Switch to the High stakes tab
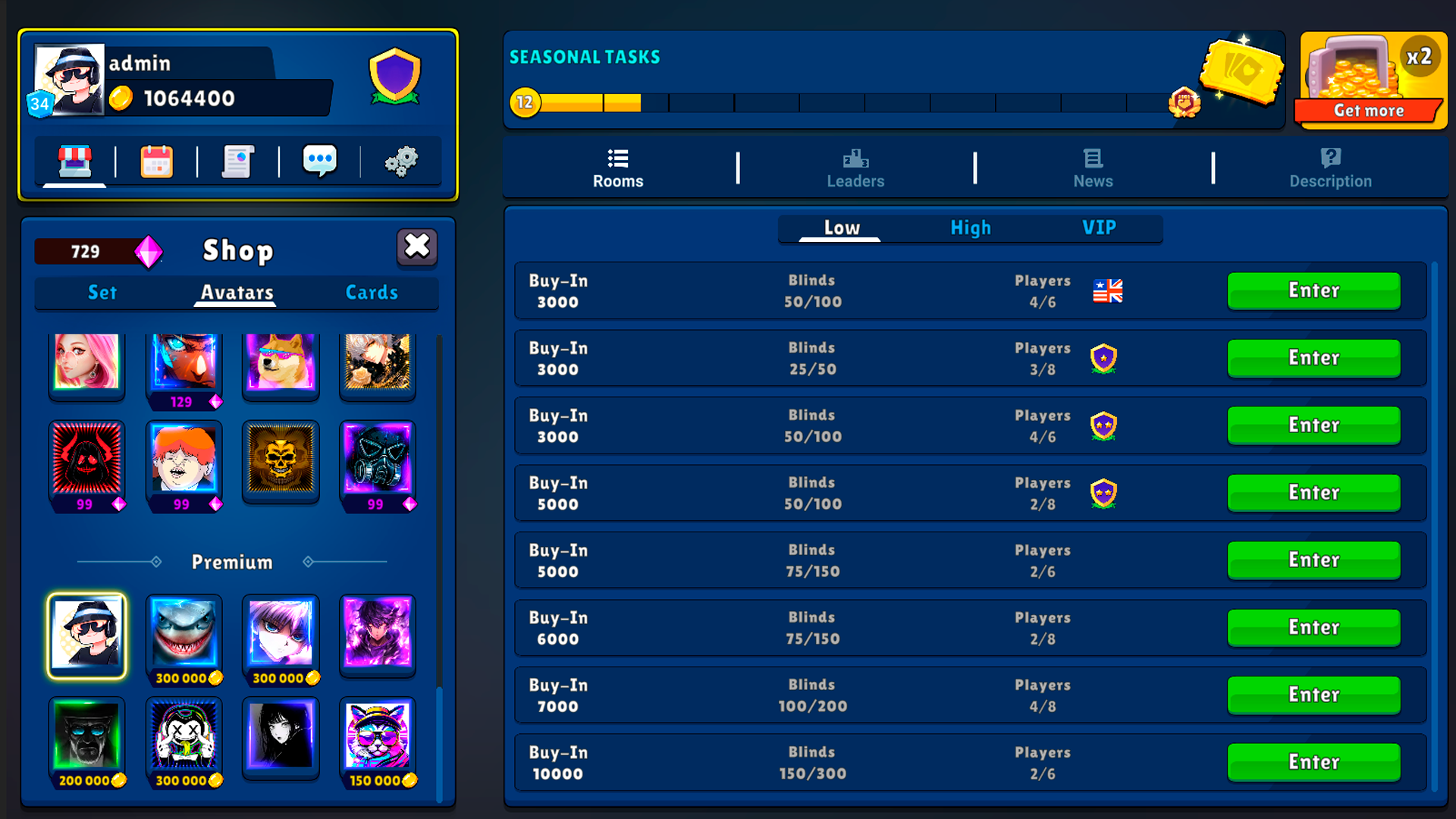This screenshot has height=819, width=1456. pos(971,227)
